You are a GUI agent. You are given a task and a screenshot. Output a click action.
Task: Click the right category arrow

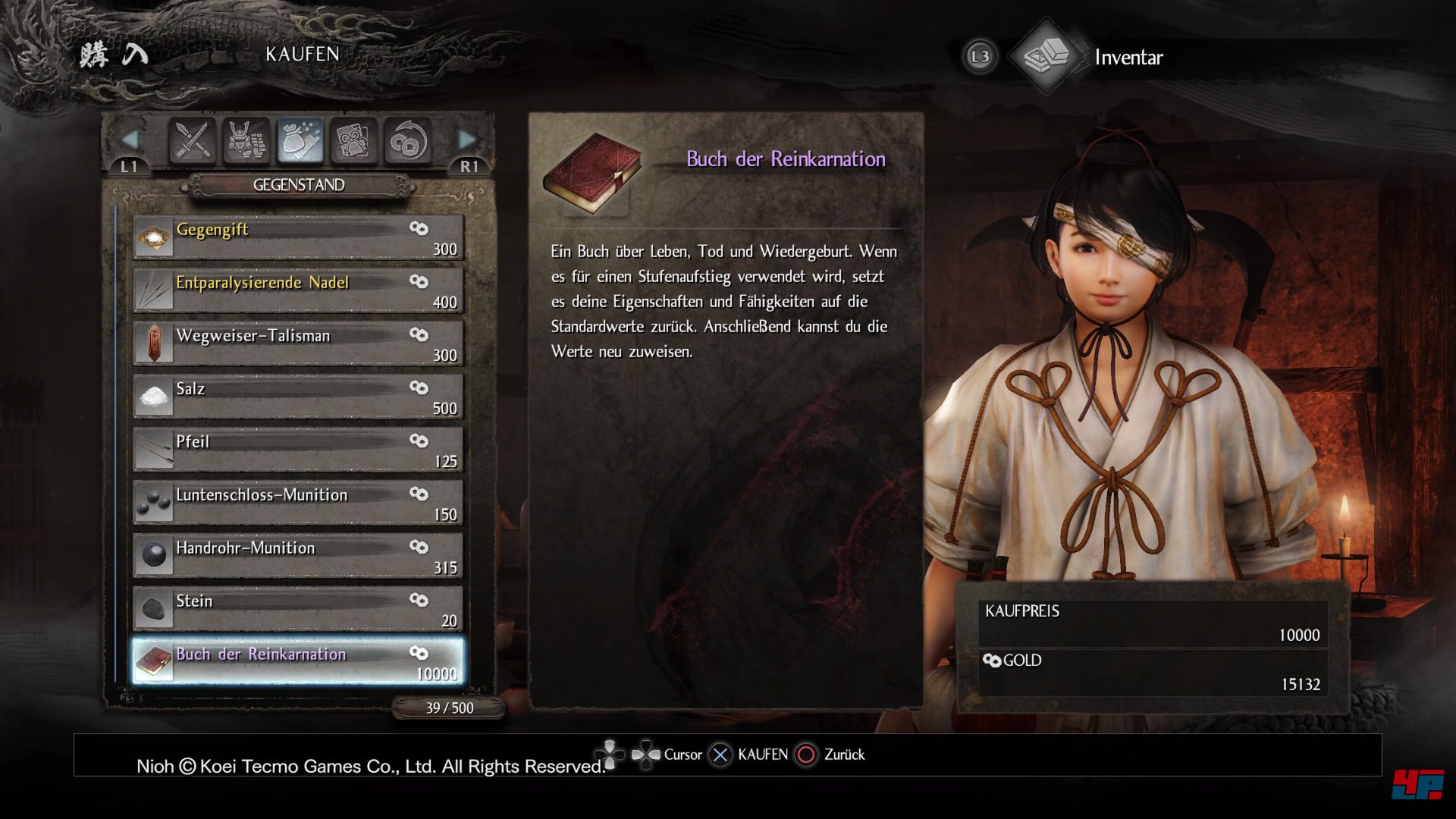[467, 140]
